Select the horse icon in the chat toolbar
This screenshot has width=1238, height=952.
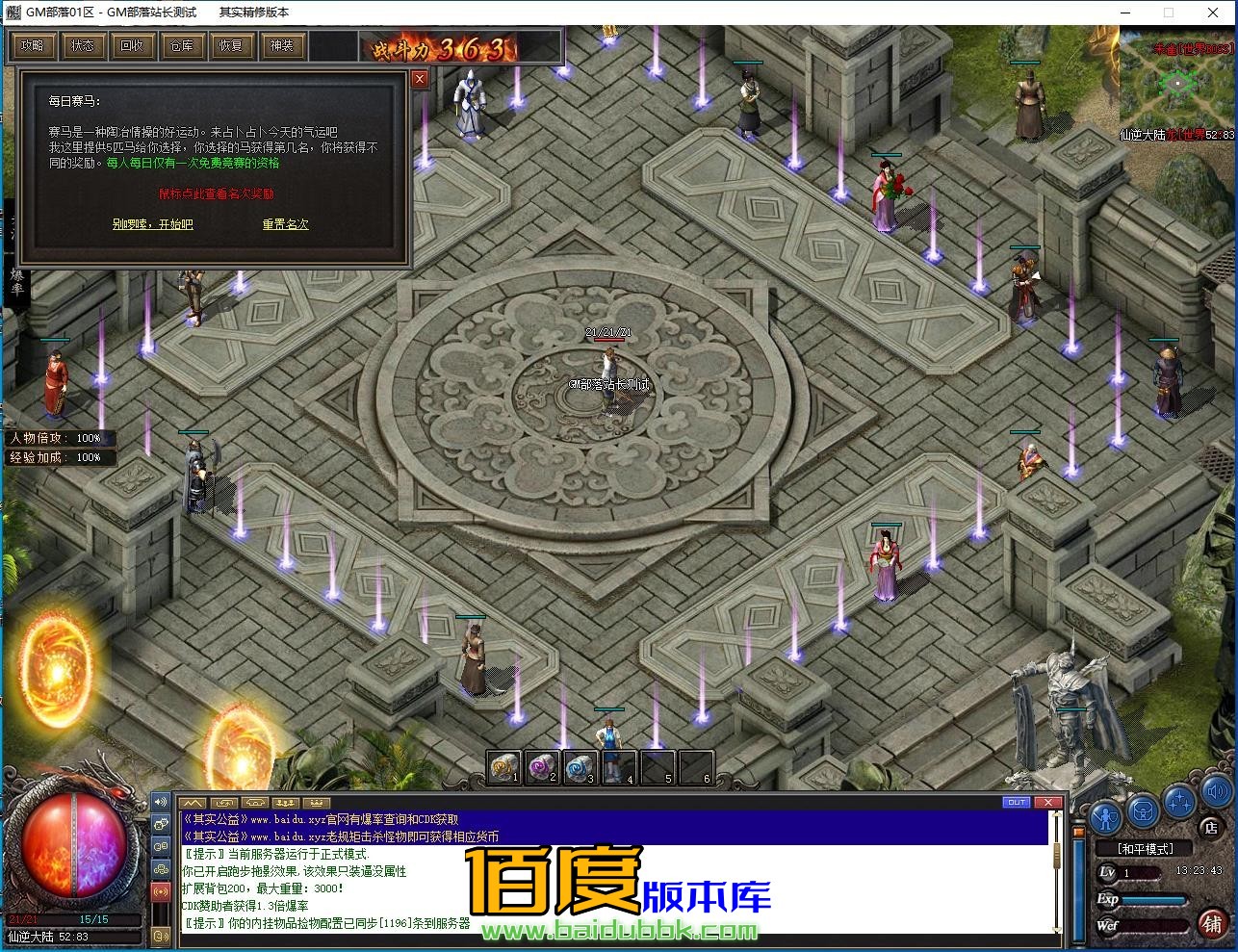[254, 803]
